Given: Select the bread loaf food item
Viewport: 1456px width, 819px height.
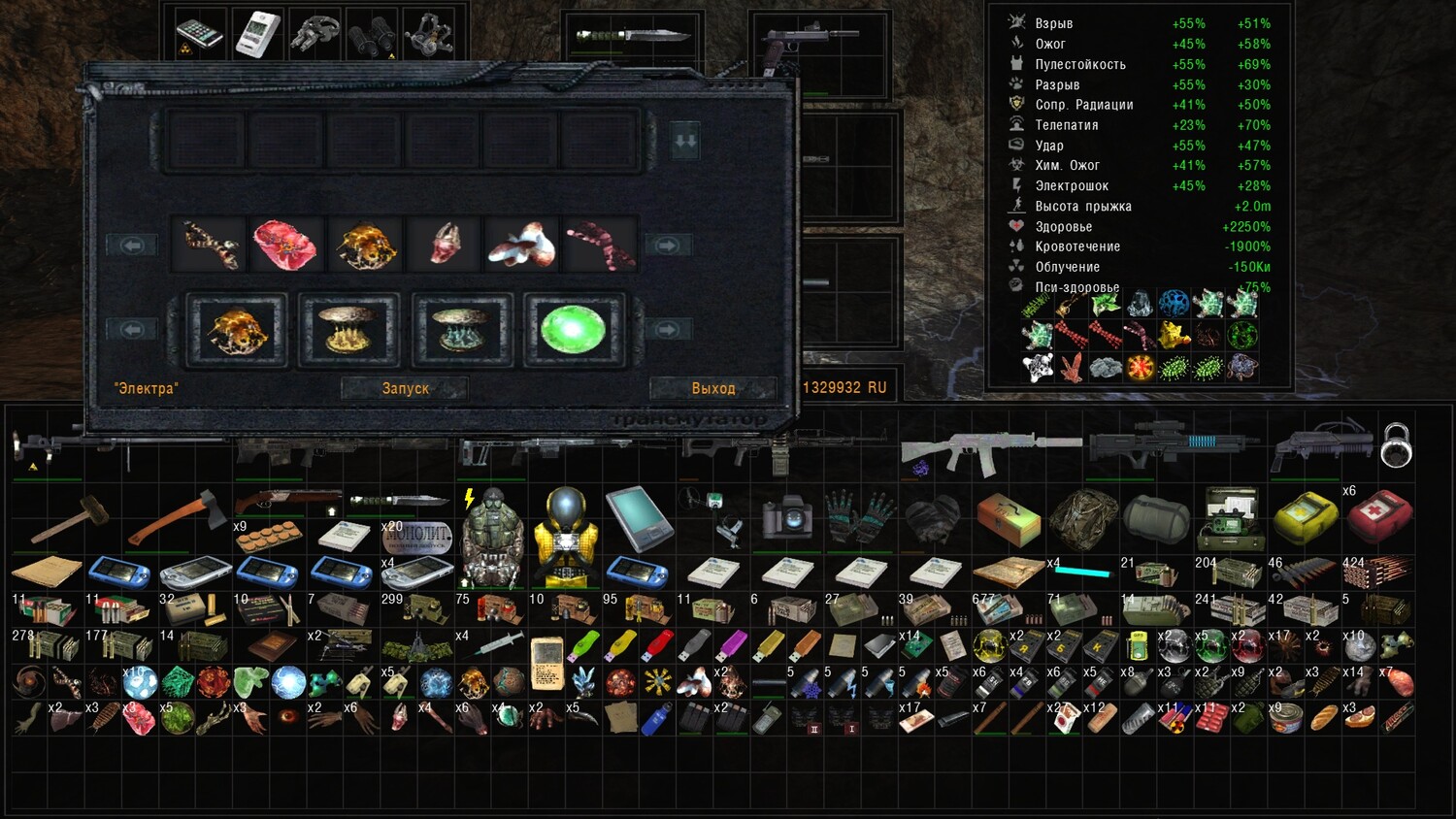Looking at the screenshot, I should (x=1323, y=718).
